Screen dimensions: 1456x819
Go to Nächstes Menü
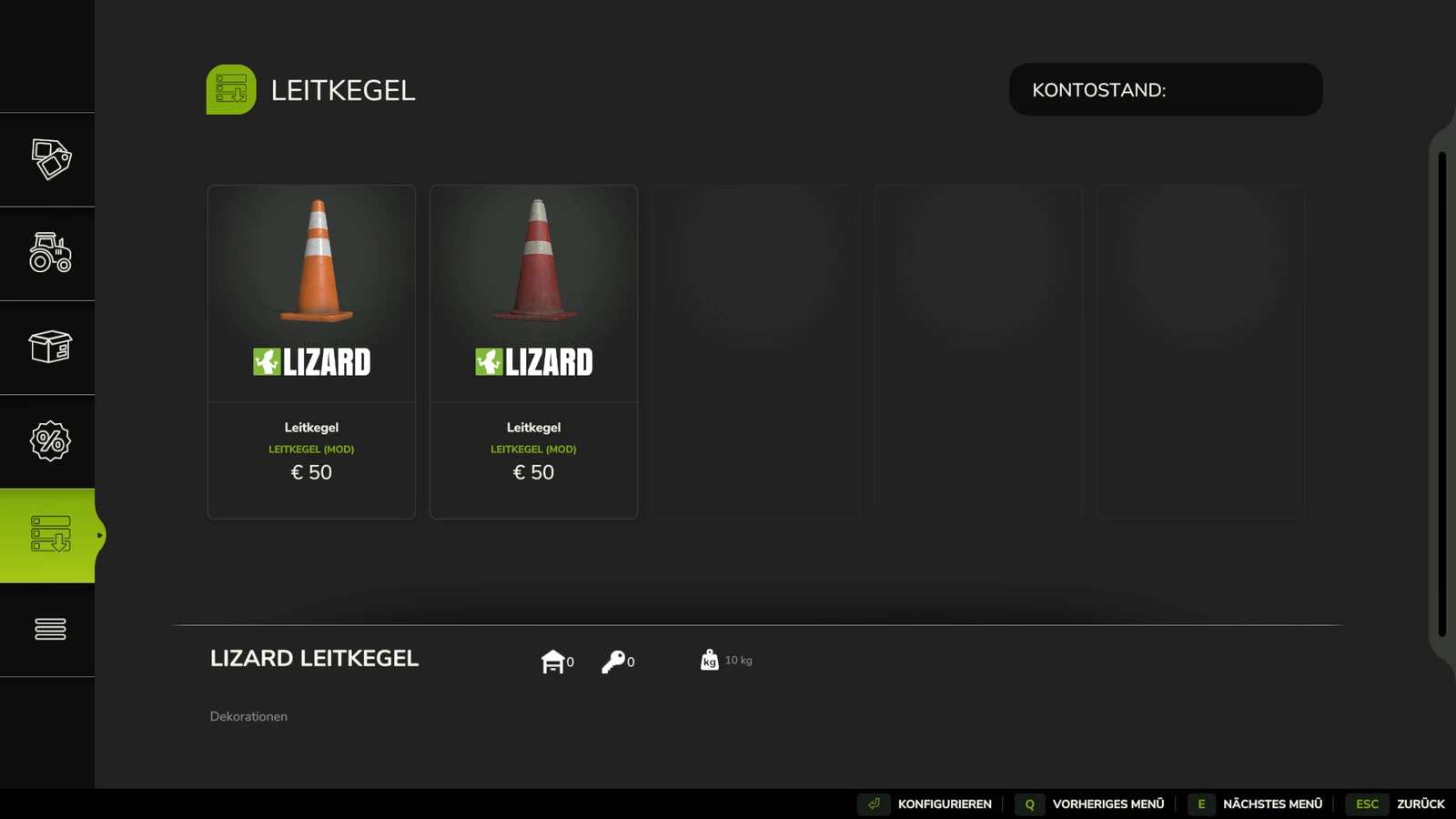tap(1257, 804)
